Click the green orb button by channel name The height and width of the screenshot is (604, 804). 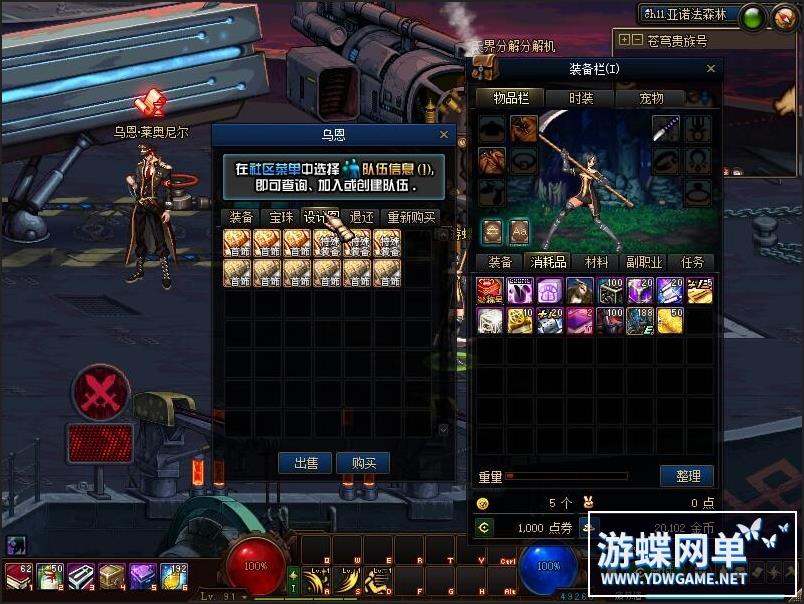[x=753, y=16]
